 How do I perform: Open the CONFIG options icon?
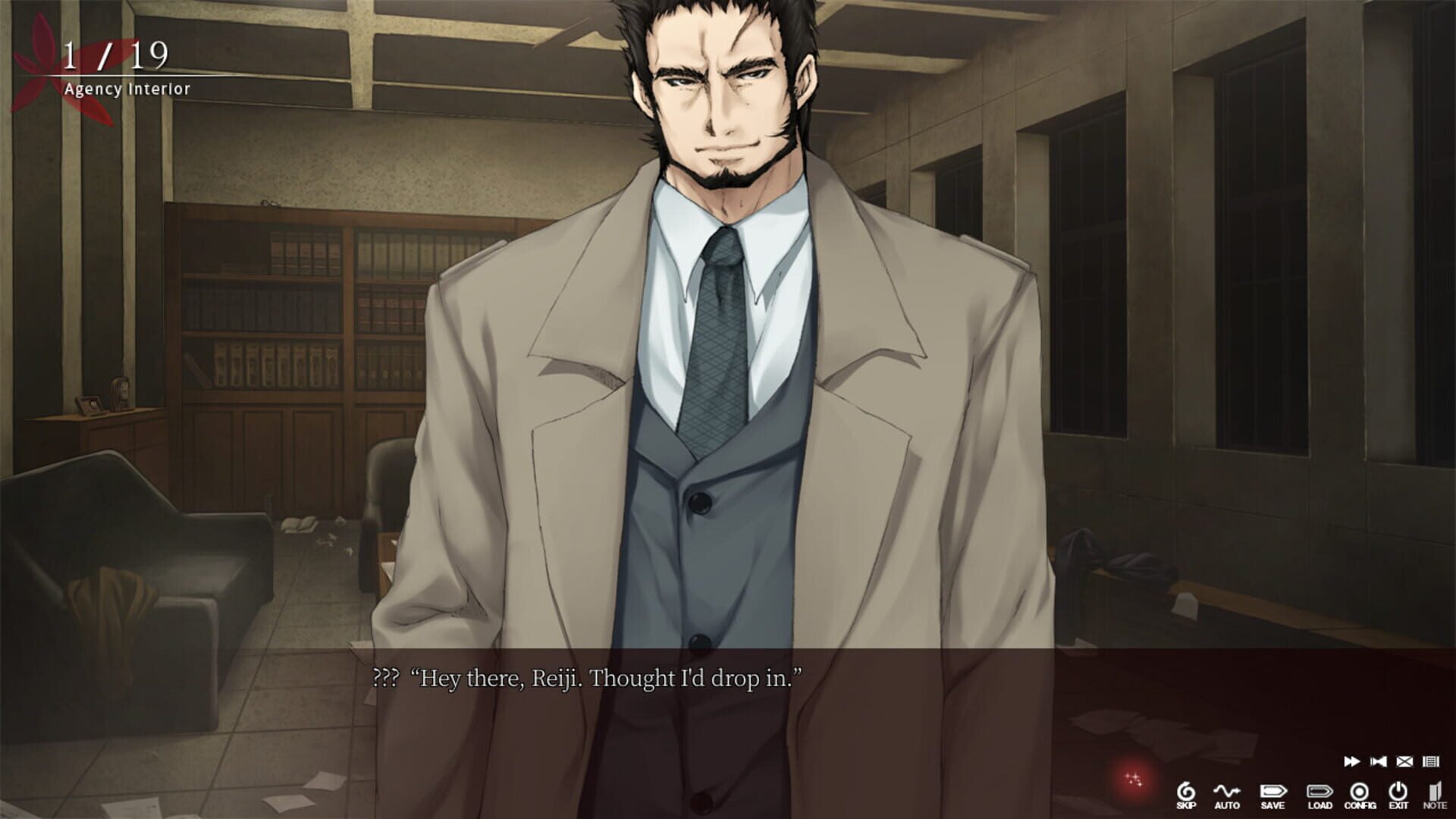[x=1360, y=792]
